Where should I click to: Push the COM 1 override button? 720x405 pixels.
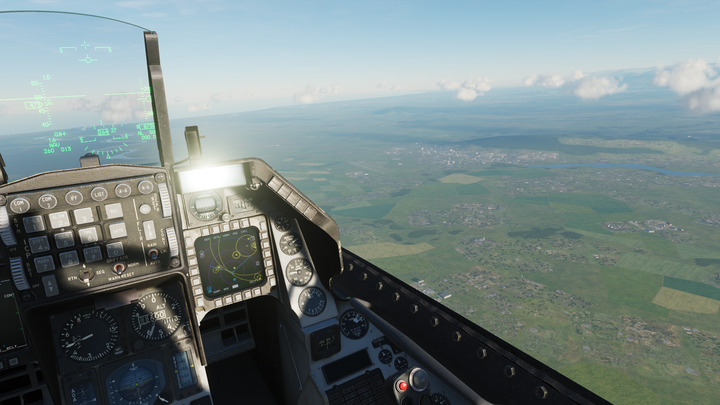click(x=20, y=205)
